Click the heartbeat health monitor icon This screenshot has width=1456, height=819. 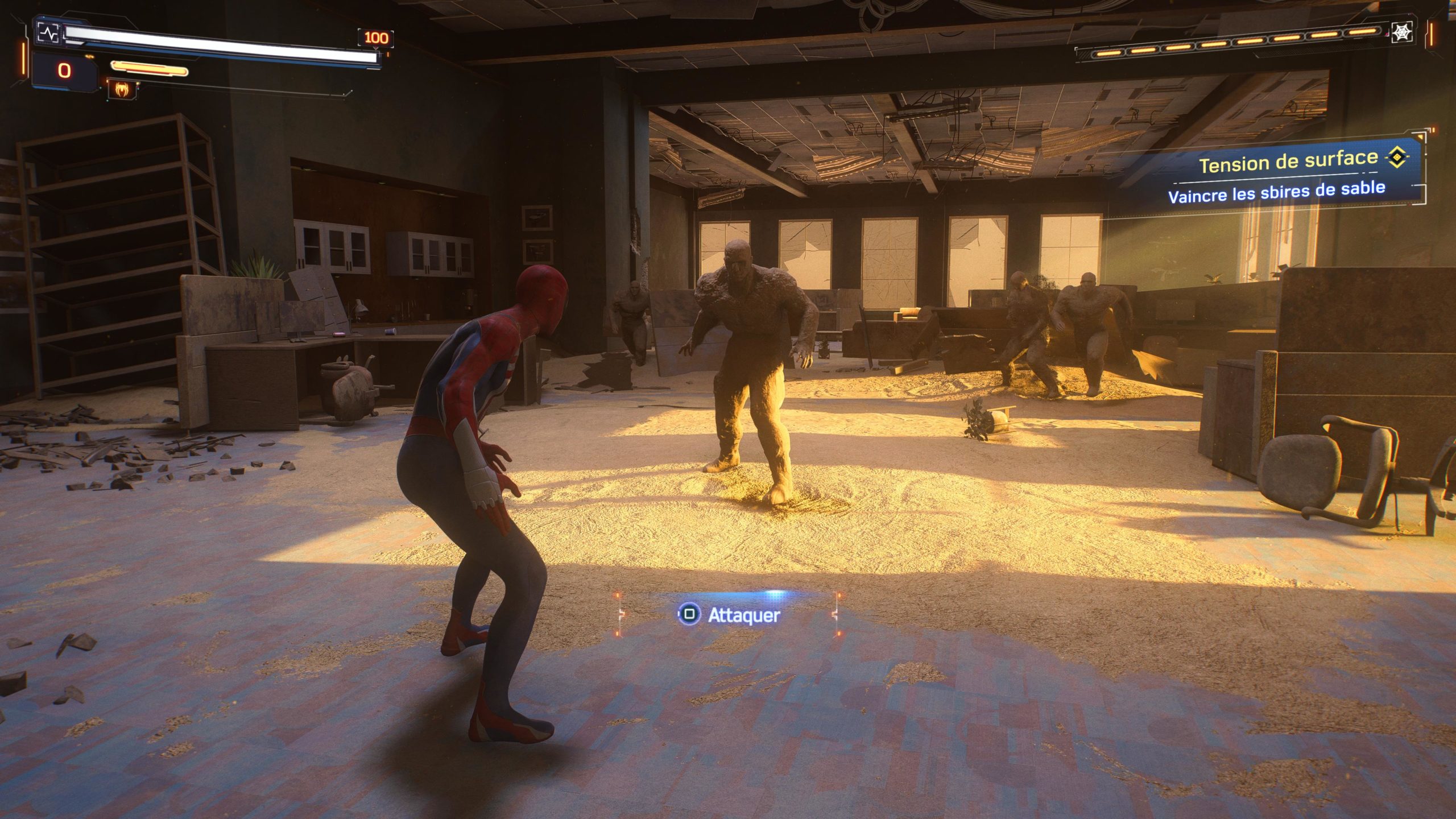[x=48, y=33]
